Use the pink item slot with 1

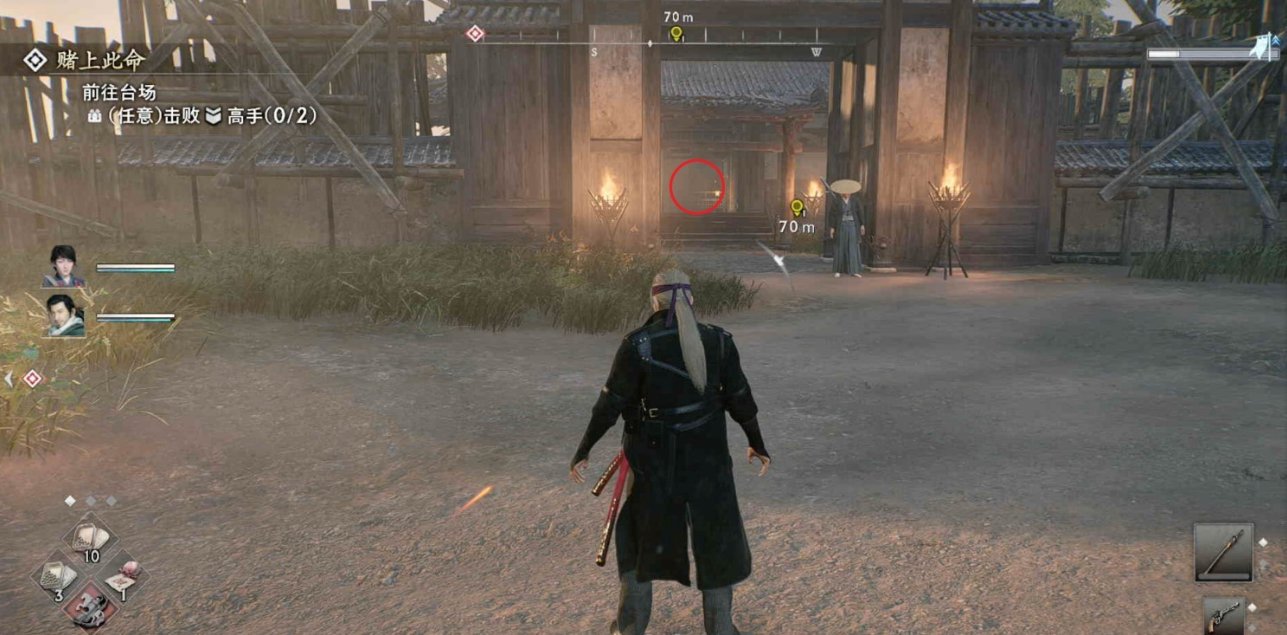[124, 577]
